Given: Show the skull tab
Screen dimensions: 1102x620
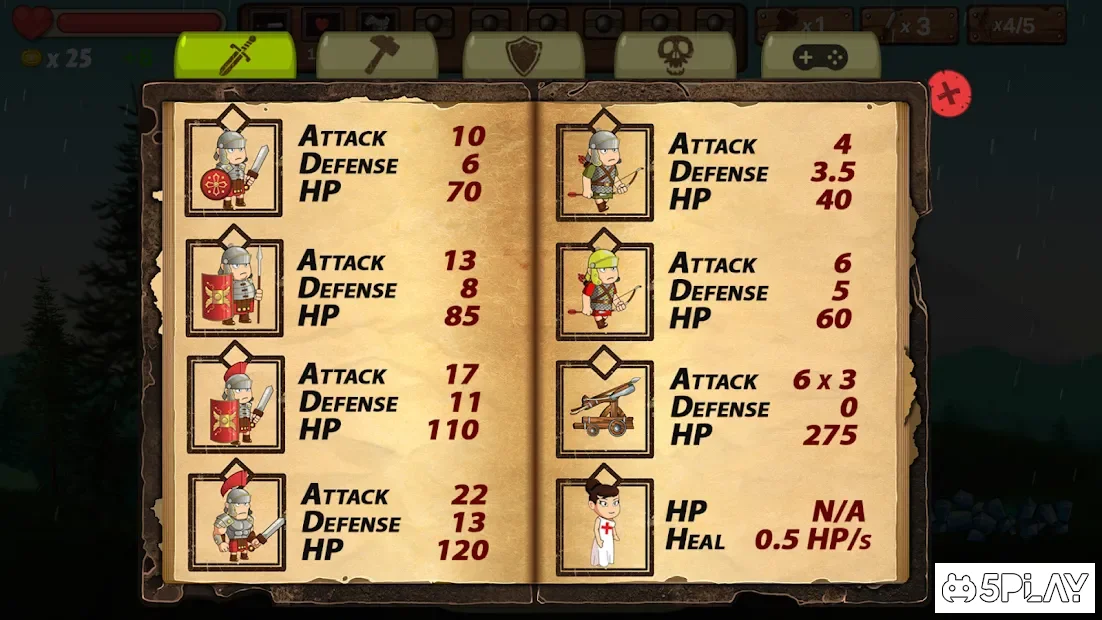Looking at the screenshot, I should tap(674, 56).
